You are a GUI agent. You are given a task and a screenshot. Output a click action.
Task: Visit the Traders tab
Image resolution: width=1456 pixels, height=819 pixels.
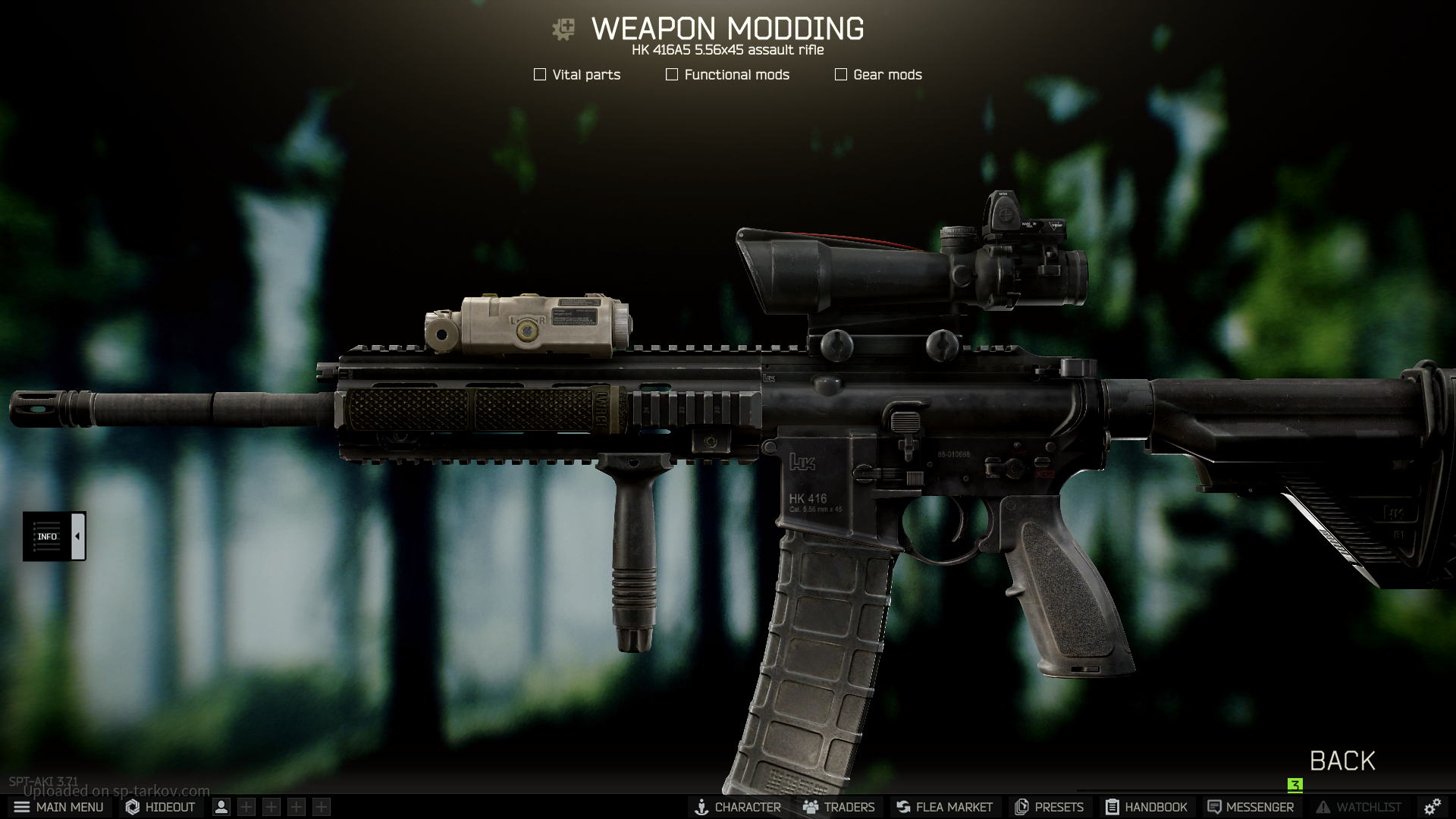pyautogui.click(x=839, y=807)
